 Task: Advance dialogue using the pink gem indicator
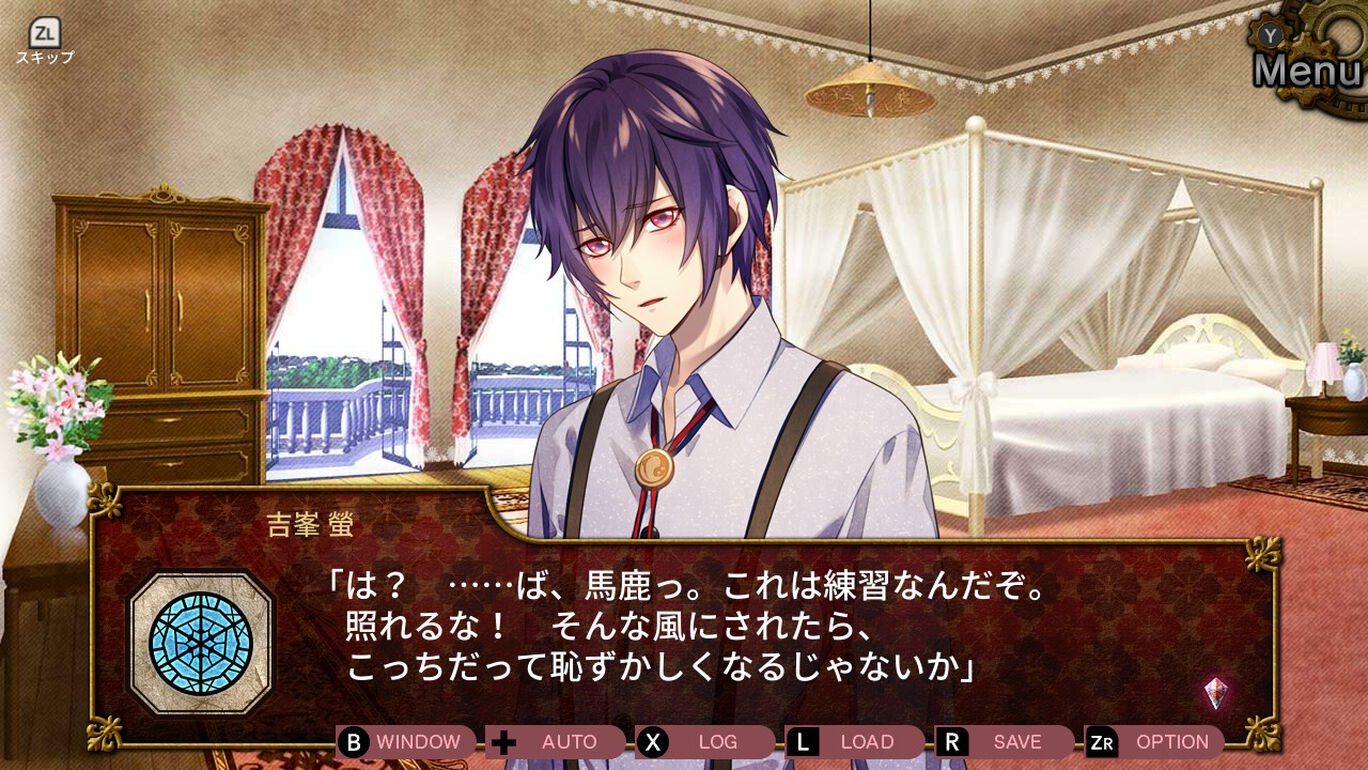click(1215, 692)
